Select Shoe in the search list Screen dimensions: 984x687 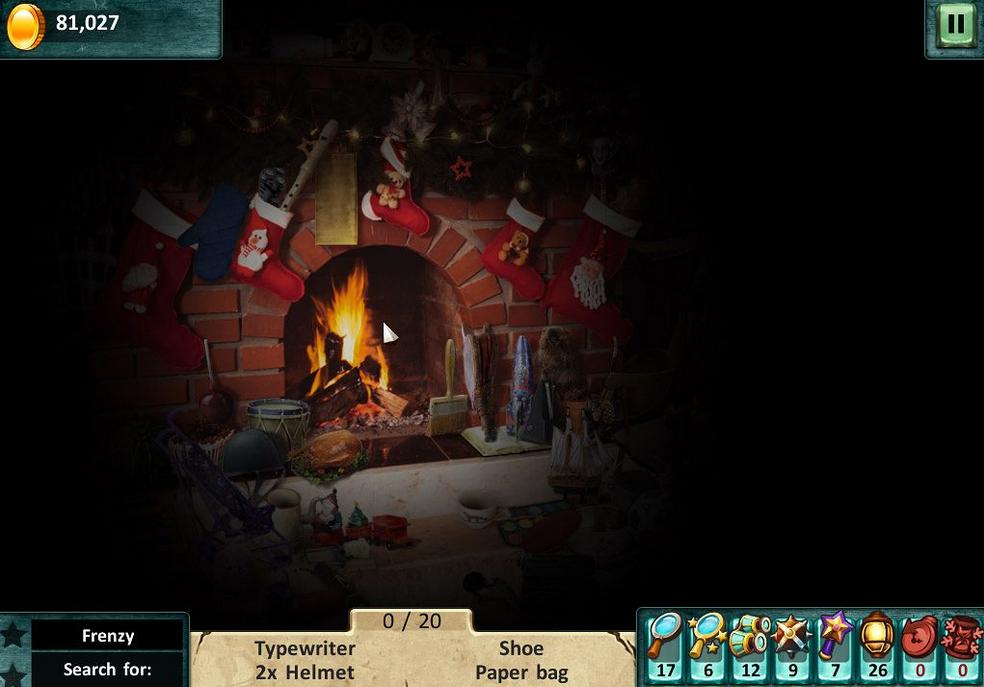point(521,648)
